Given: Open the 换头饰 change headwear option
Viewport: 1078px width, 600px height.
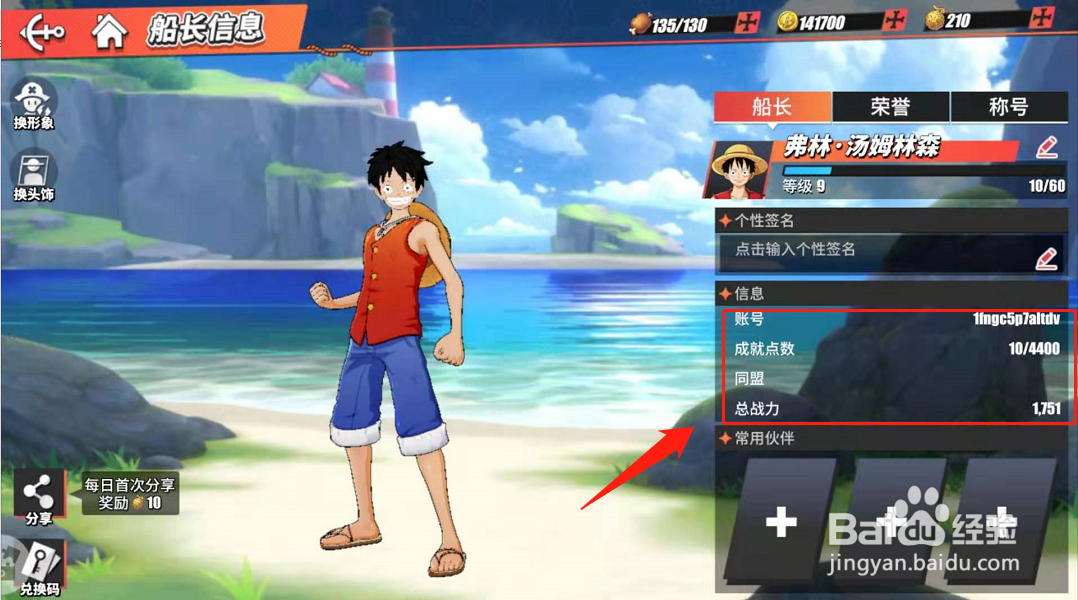Looking at the screenshot, I should pyautogui.click(x=34, y=176).
